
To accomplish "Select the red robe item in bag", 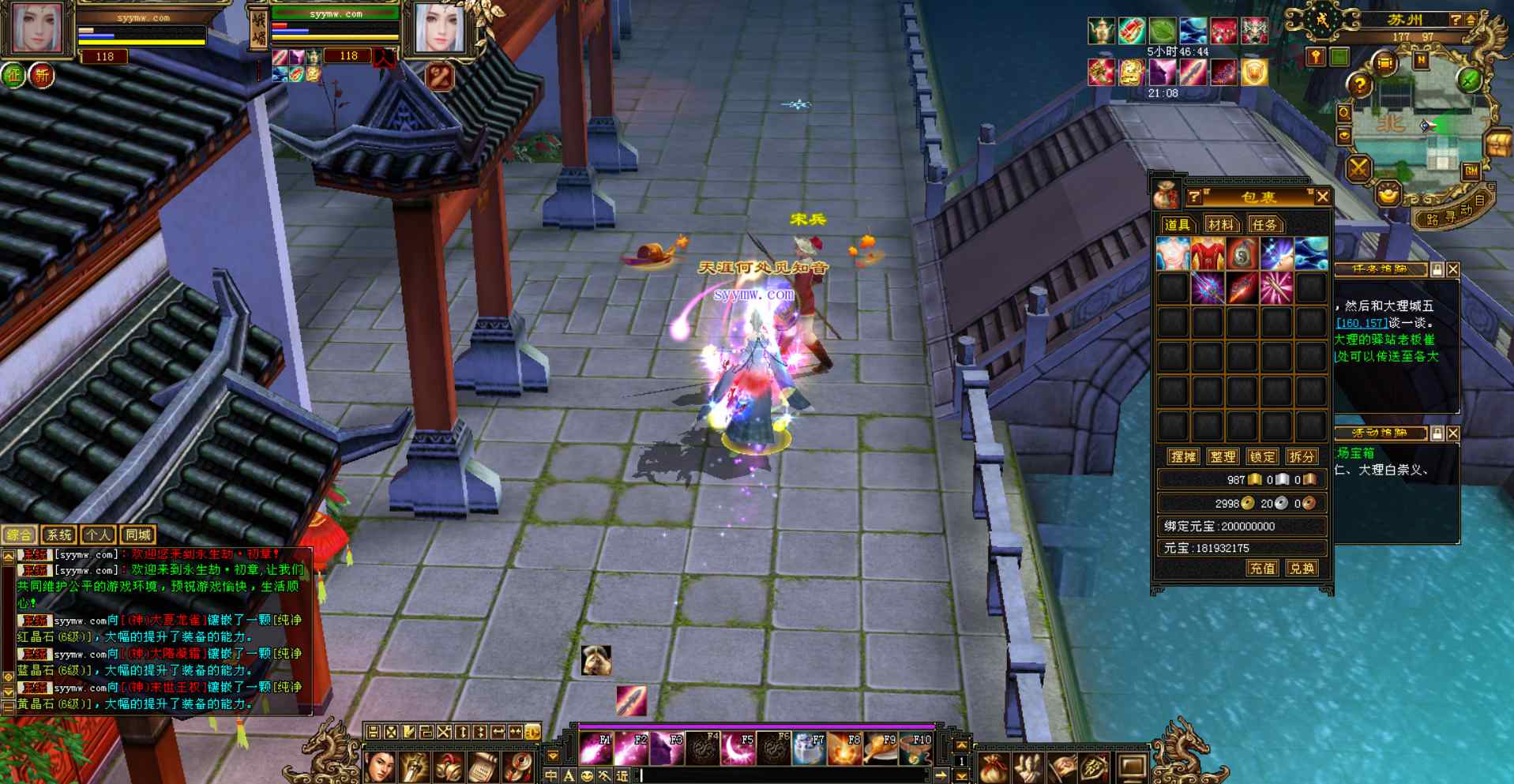I will (x=1208, y=254).
